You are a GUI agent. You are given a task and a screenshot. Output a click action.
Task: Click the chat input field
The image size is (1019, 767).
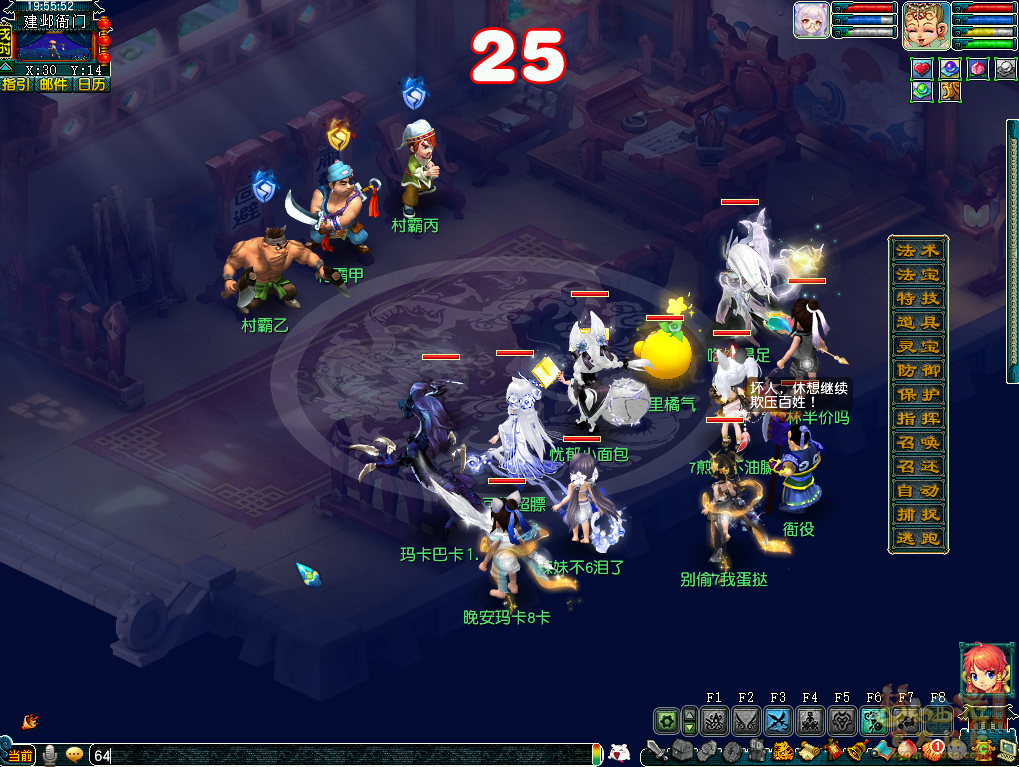(x=340, y=755)
